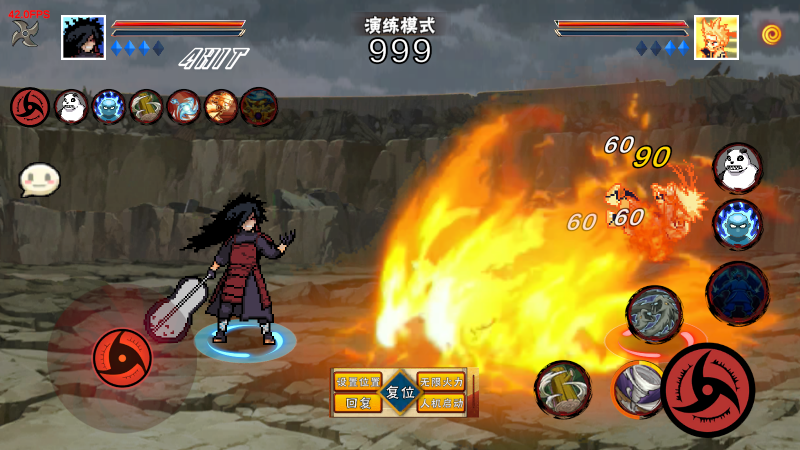The width and height of the screenshot is (800, 450).
Task: Attack with the large Sharingan button
Action: click(708, 390)
